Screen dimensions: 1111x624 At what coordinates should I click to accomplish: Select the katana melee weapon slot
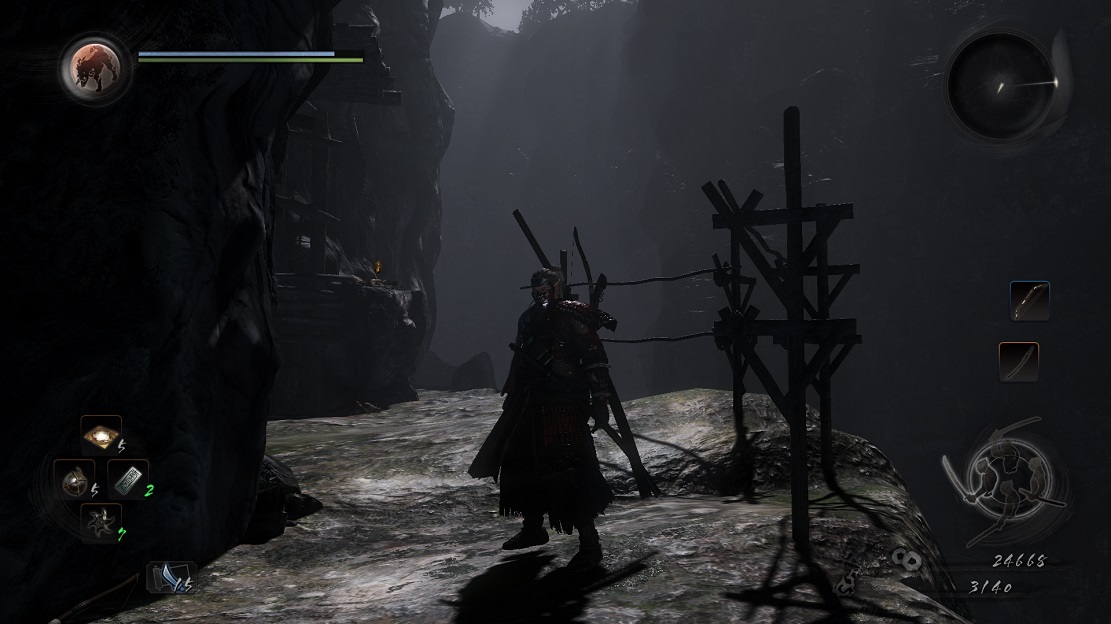(1018, 362)
